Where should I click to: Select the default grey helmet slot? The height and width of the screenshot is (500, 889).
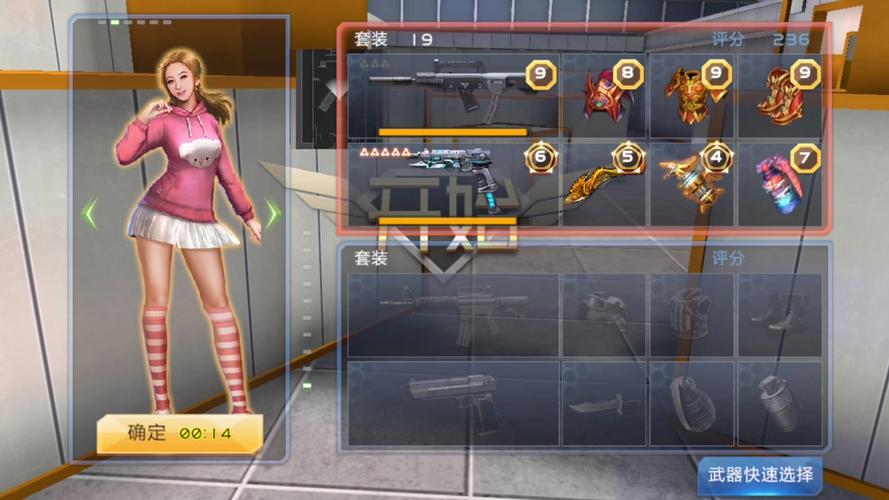604,314
